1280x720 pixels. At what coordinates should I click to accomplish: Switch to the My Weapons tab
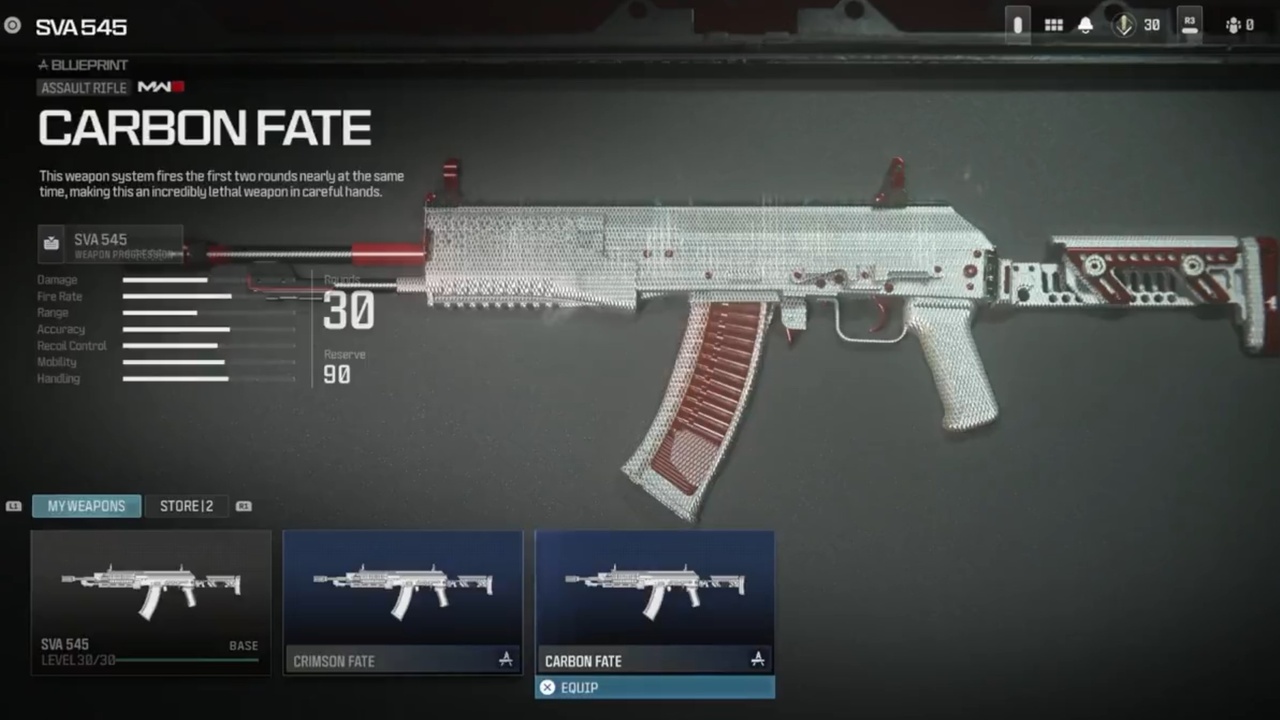[86, 506]
